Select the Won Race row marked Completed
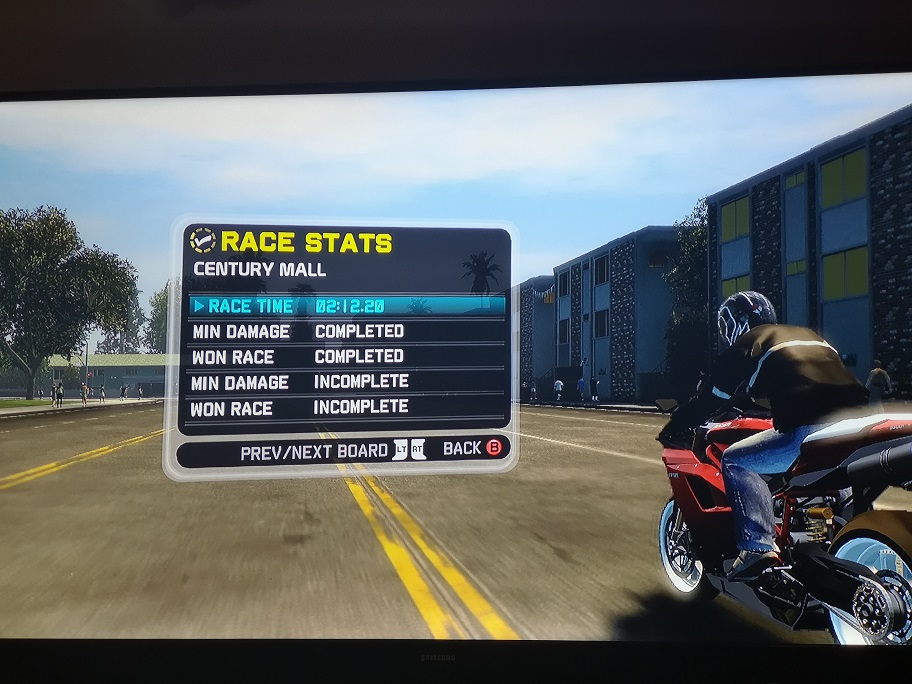 click(x=345, y=356)
